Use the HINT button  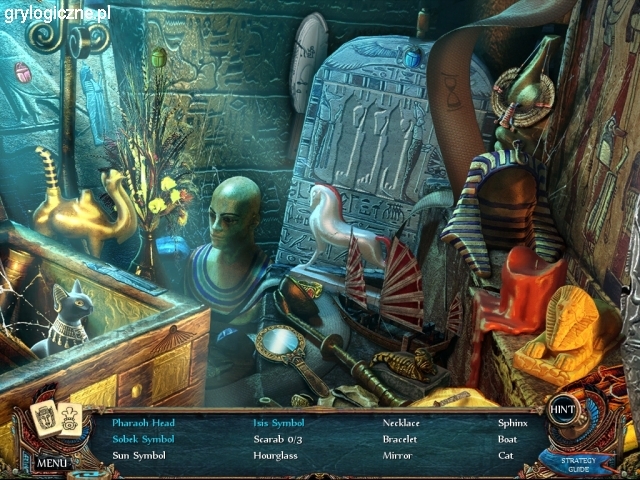(563, 408)
